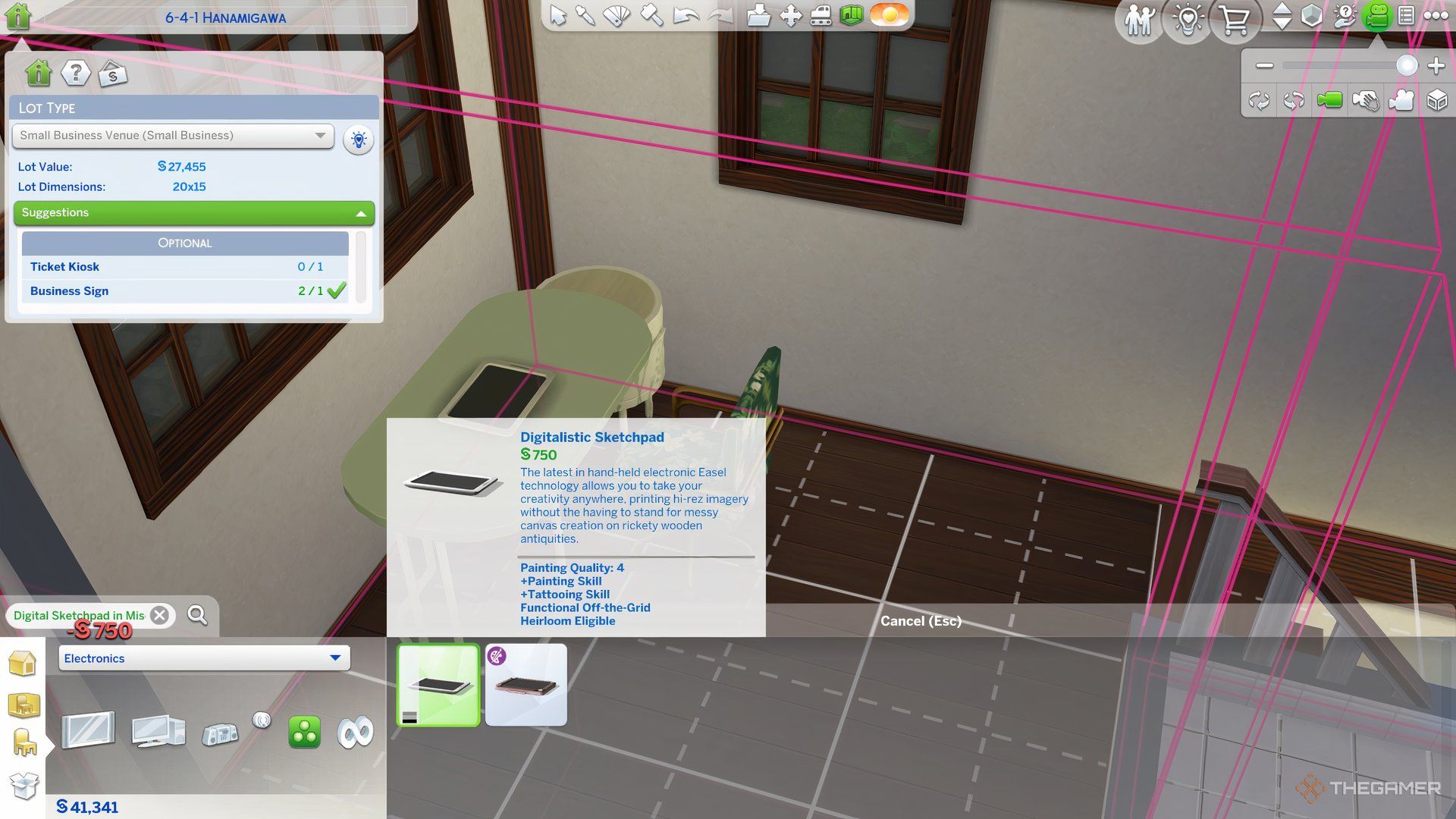
Task: Click the lightbulb icon beside Lot Type
Action: 358,140
